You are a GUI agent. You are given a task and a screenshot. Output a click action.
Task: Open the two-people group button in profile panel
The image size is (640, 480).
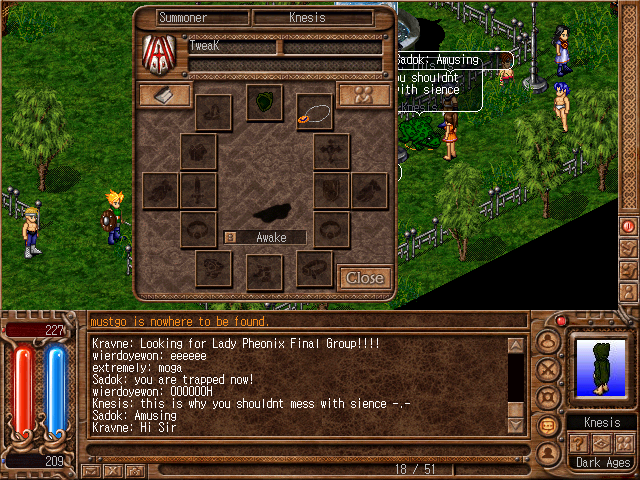(363, 95)
